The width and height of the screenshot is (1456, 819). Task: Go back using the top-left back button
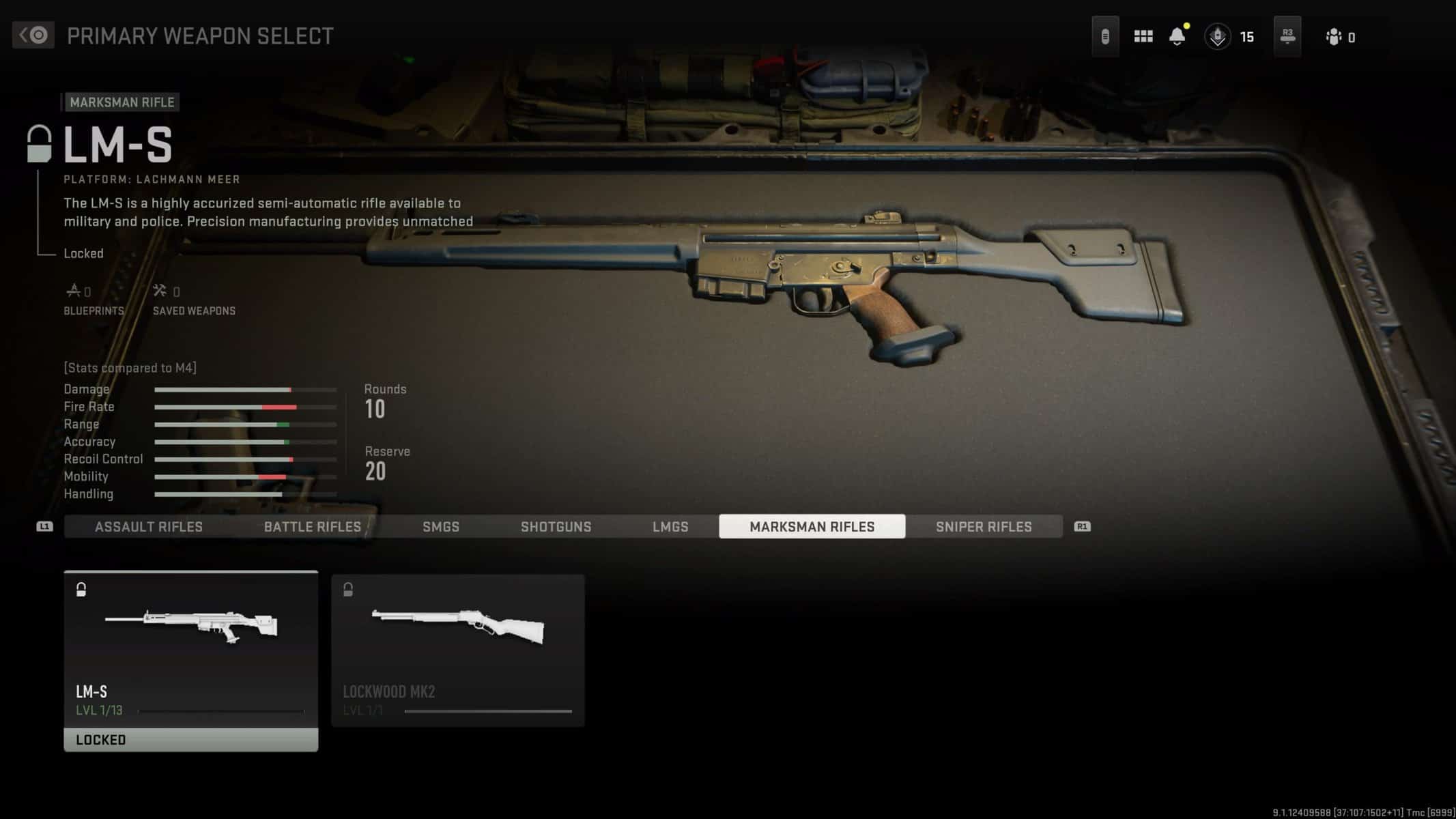[x=33, y=35]
